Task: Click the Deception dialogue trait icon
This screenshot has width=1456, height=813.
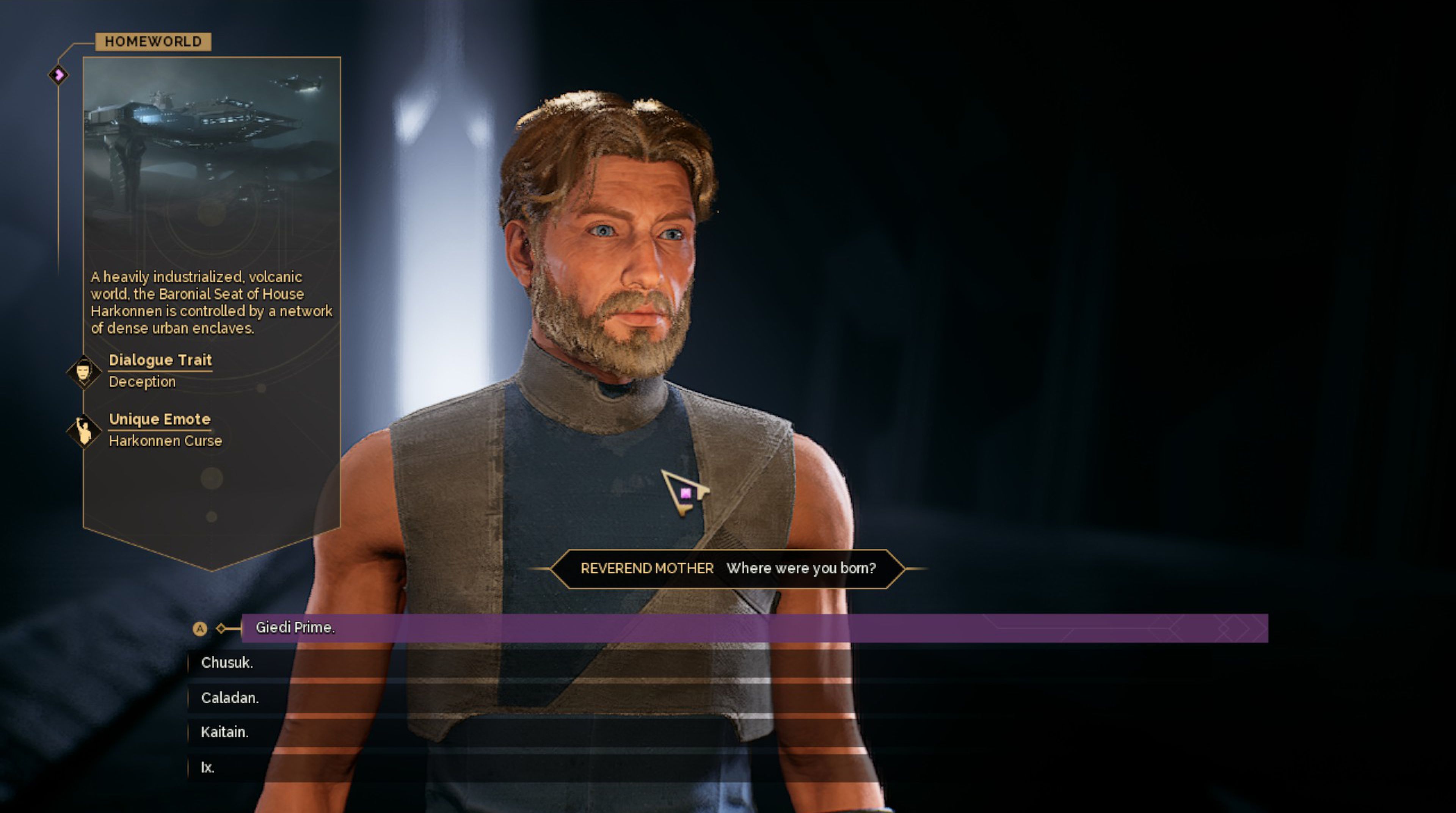Action: pyautogui.click(x=84, y=372)
